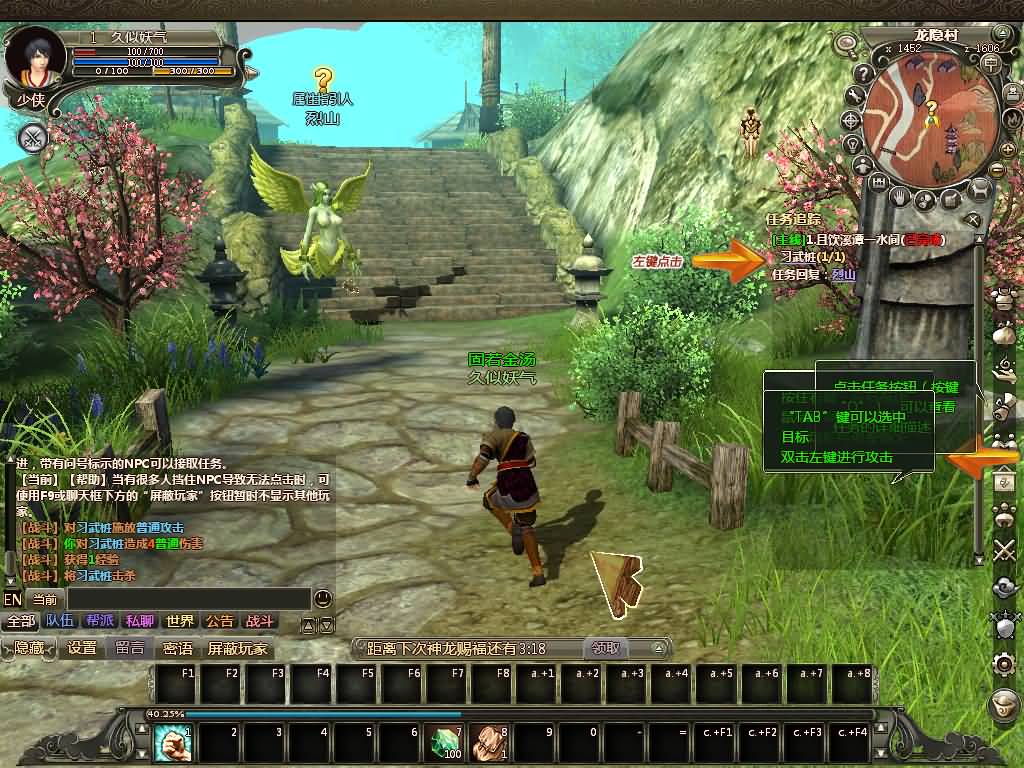This screenshot has width=1024, height=768.
Task: Open the gear system settings icon
Action: coord(1004,663)
